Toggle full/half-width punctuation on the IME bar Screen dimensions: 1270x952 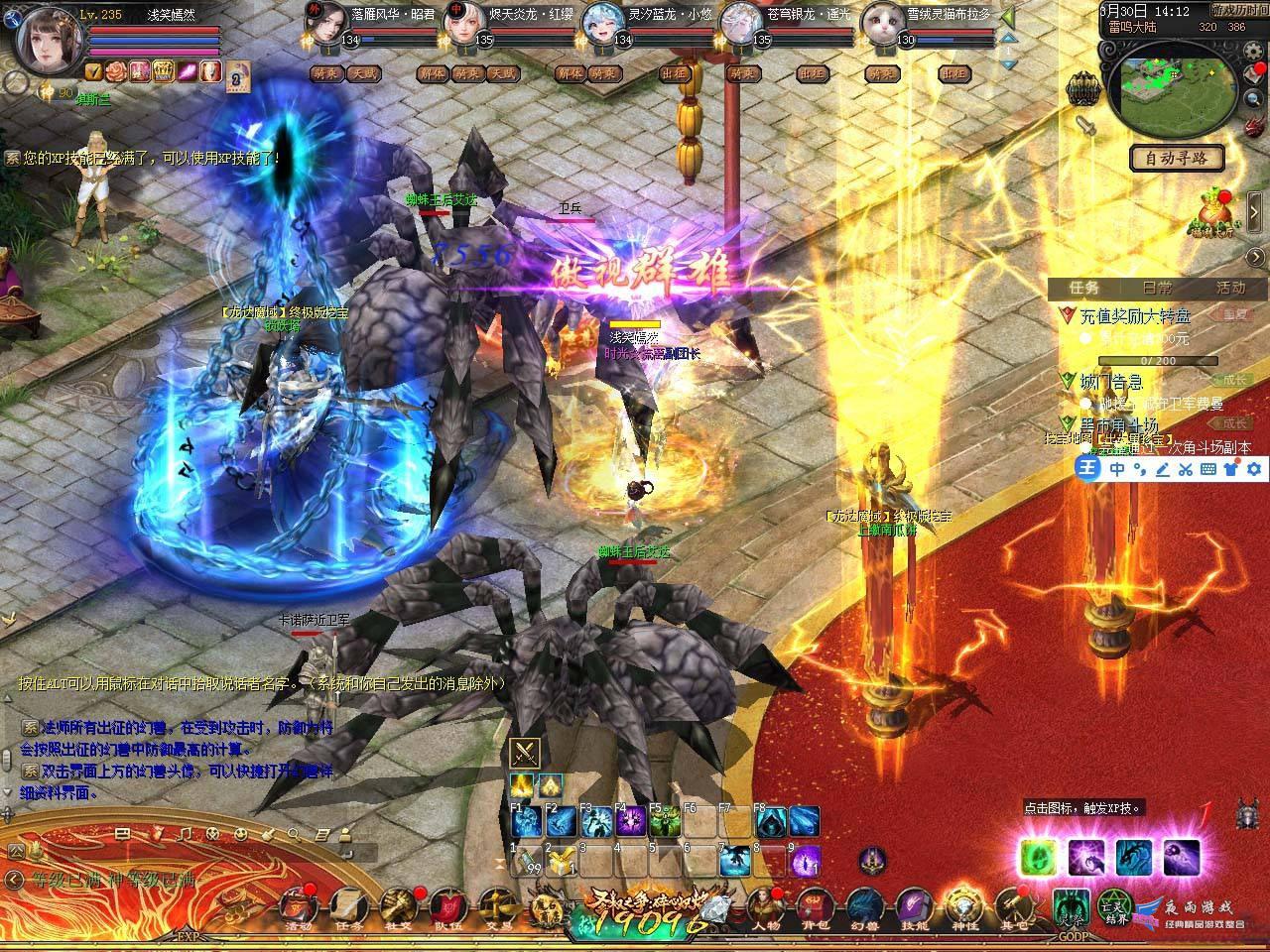pyautogui.click(x=1141, y=468)
